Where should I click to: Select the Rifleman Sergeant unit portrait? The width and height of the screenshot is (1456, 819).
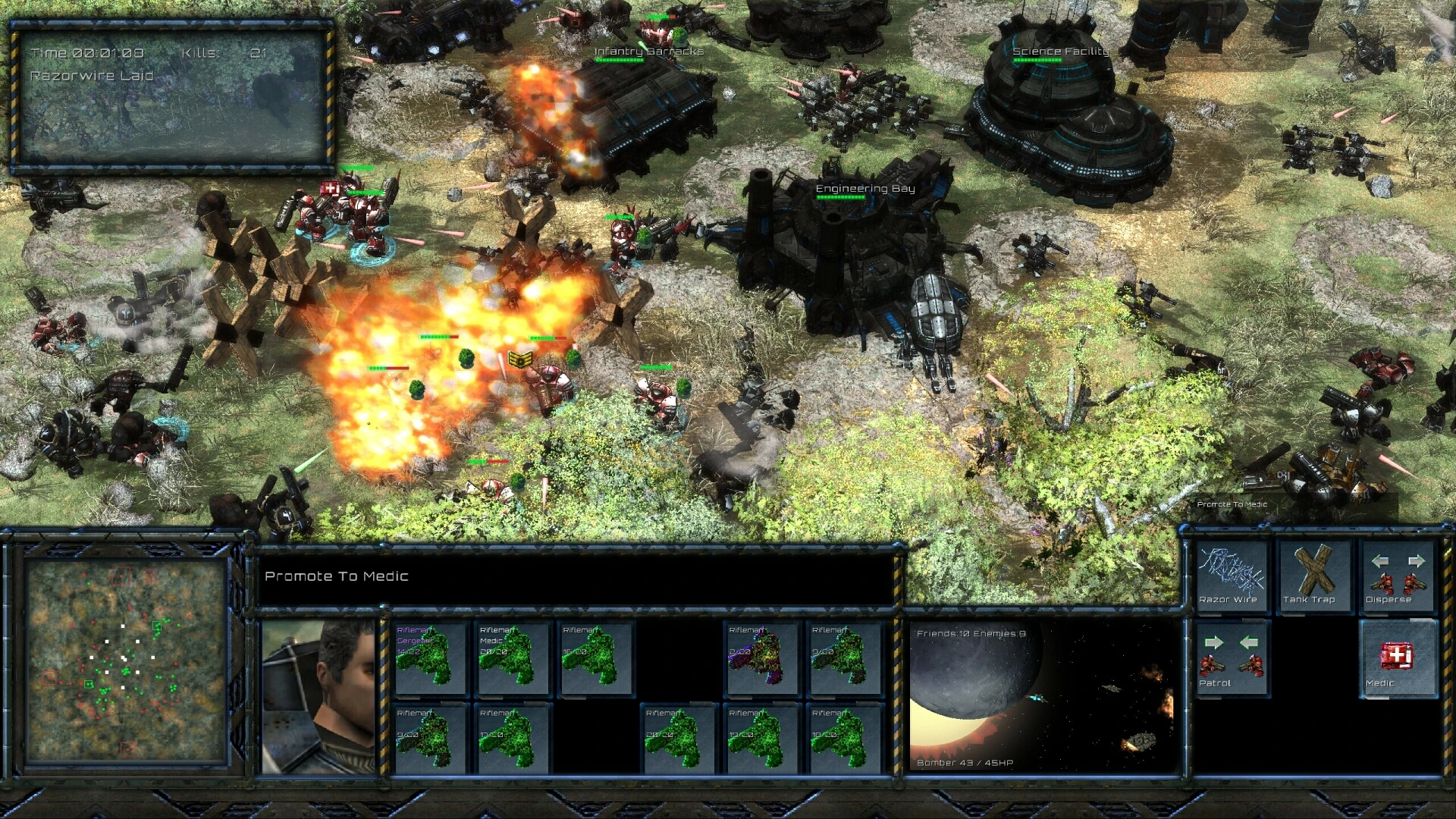pyautogui.click(x=428, y=658)
